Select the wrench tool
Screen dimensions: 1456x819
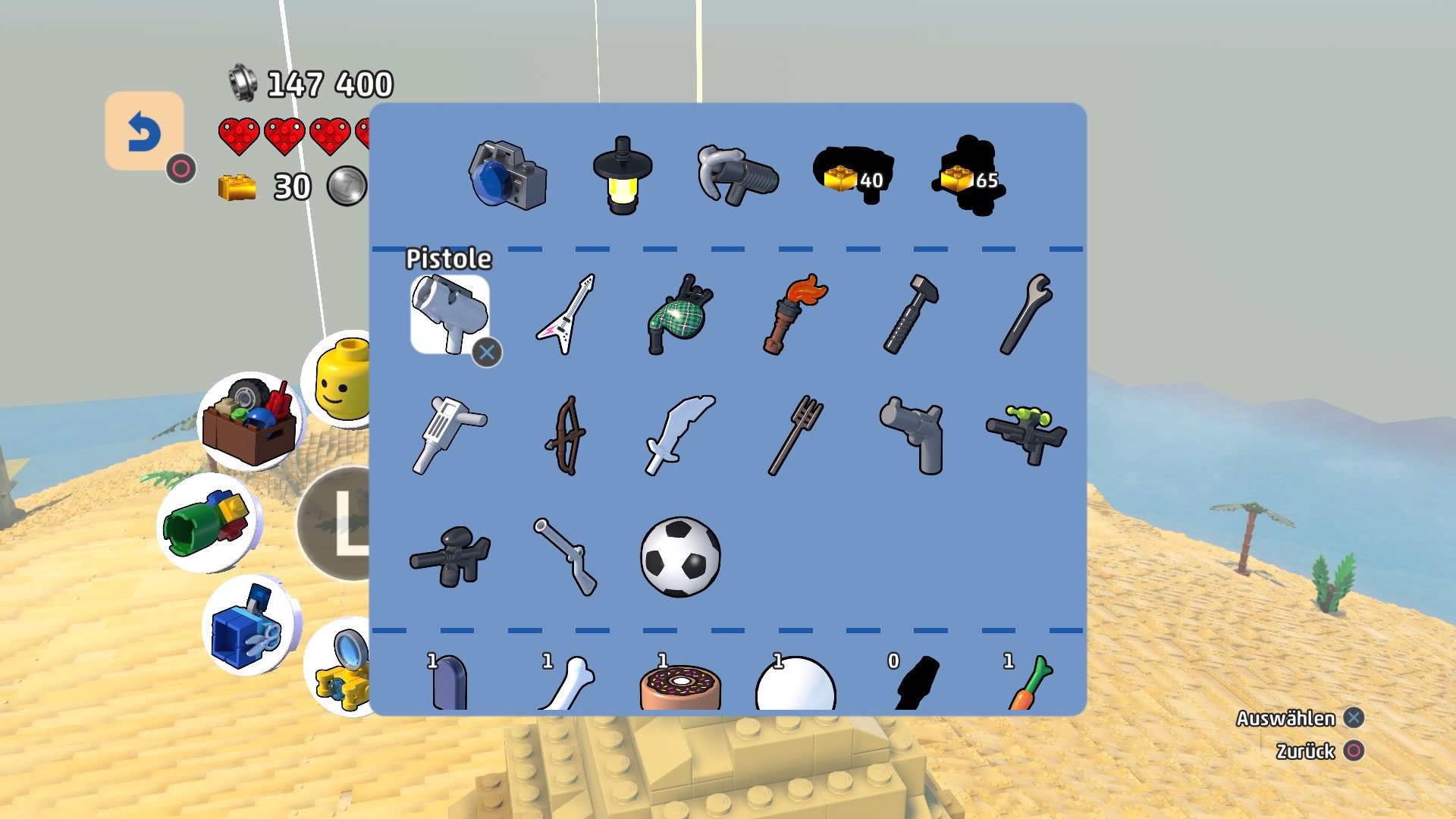pos(1028,315)
